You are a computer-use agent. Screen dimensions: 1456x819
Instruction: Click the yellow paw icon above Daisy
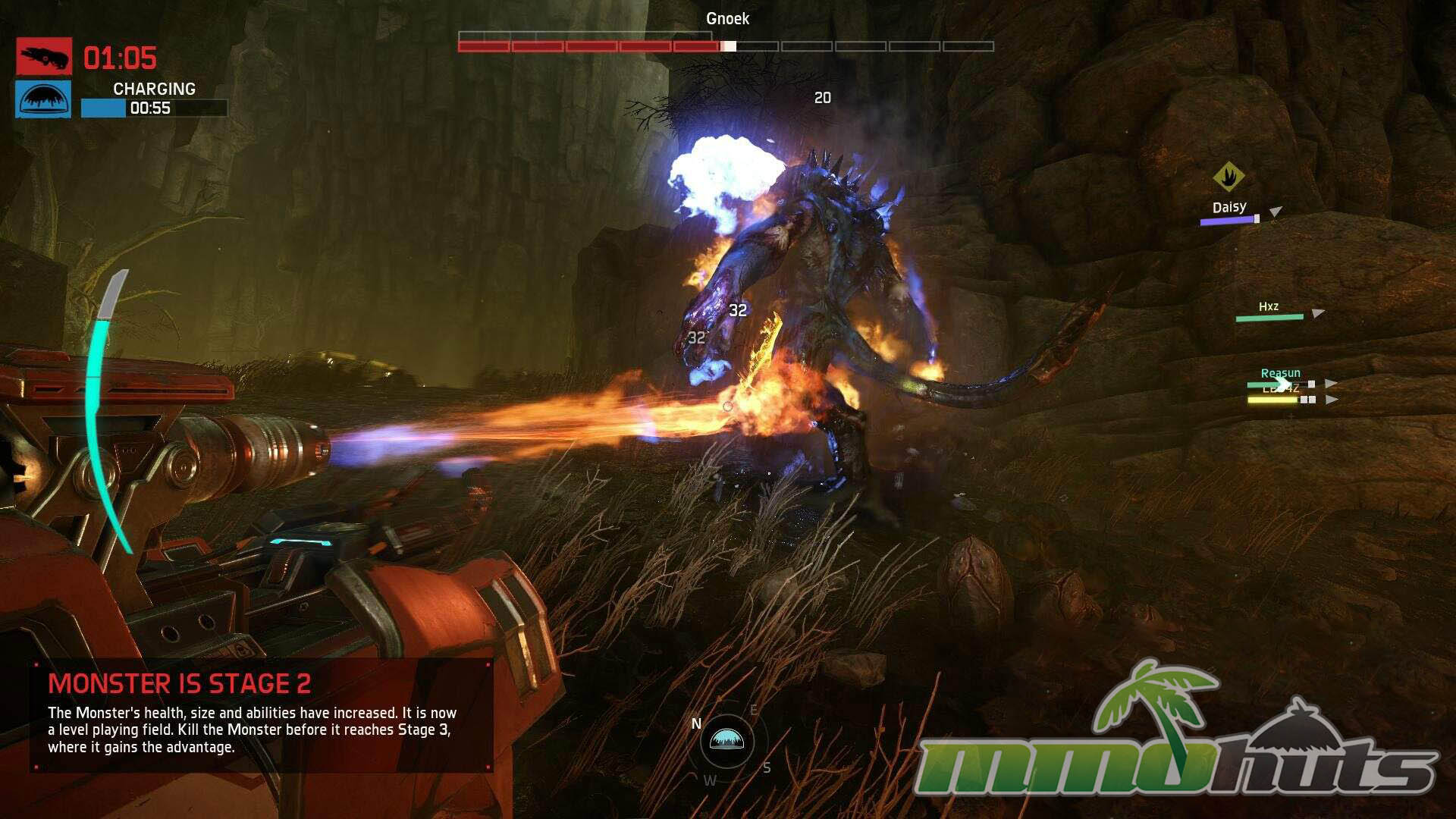pyautogui.click(x=1228, y=177)
